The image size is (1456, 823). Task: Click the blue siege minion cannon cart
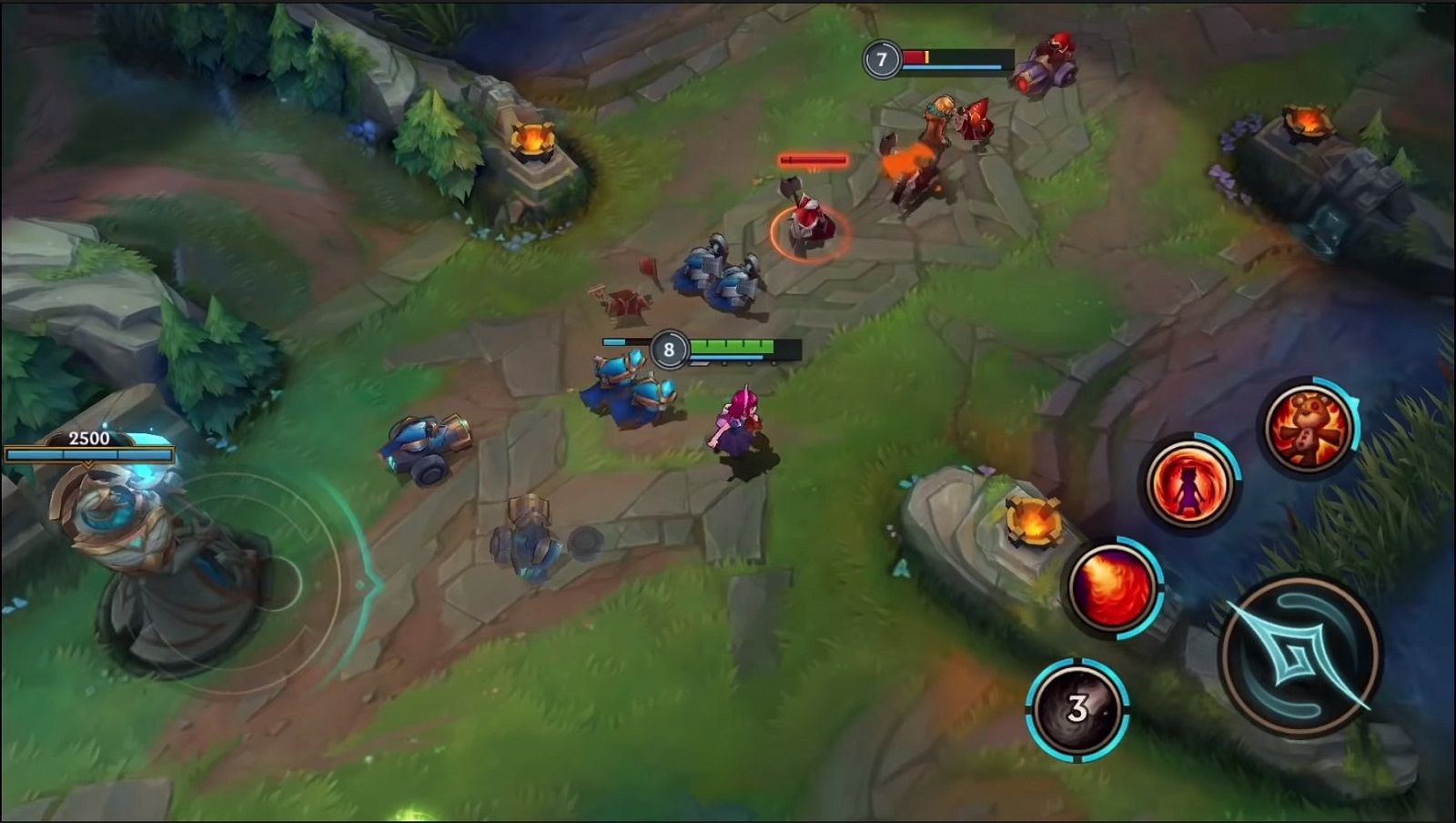coord(428,446)
